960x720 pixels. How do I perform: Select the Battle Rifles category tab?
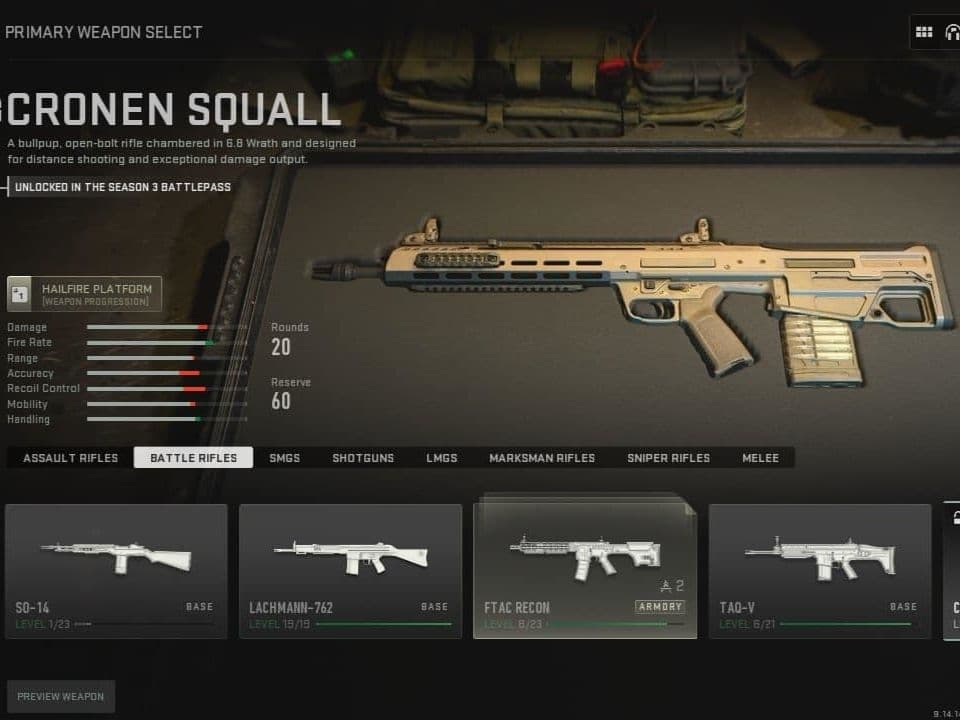(x=193, y=458)
